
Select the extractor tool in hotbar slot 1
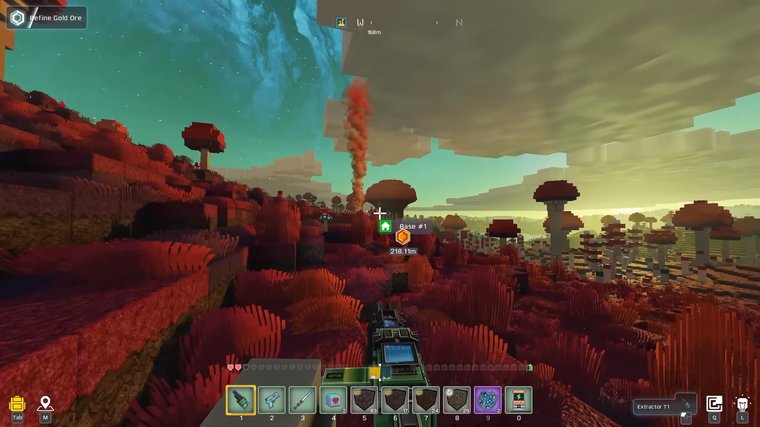click(x=241, y=400)
